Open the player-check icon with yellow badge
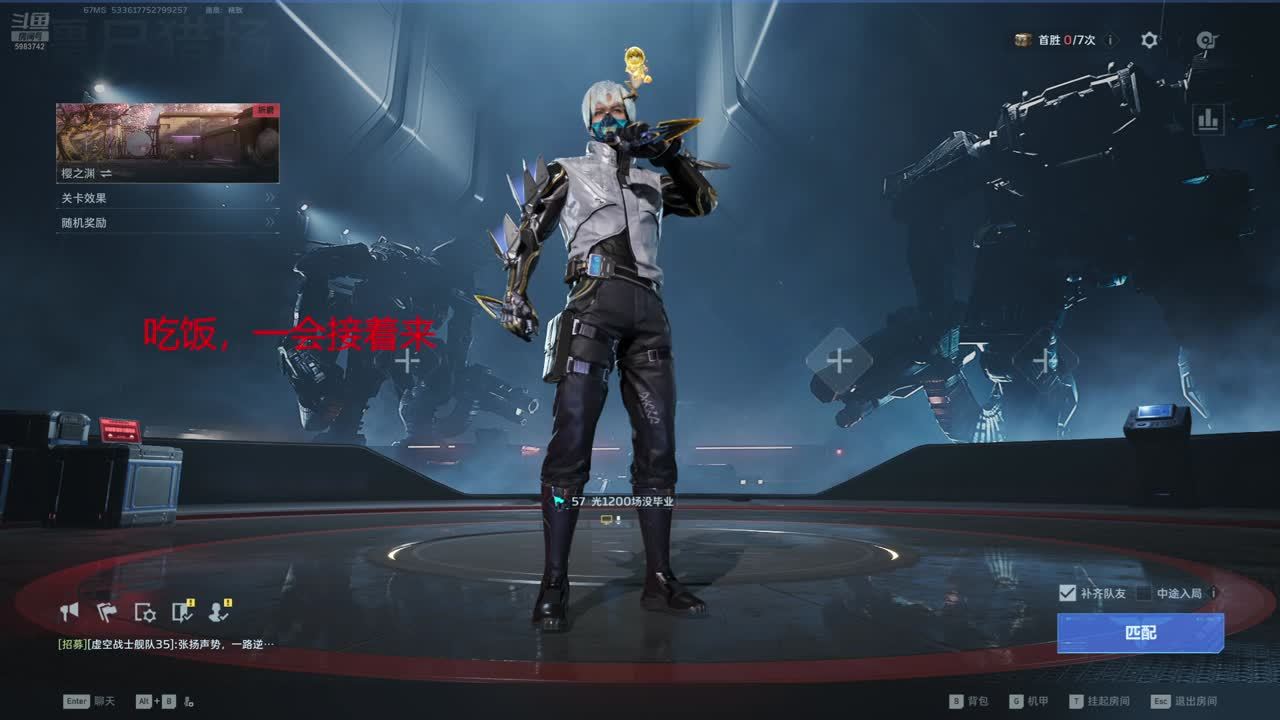 (x=218, y=611)
